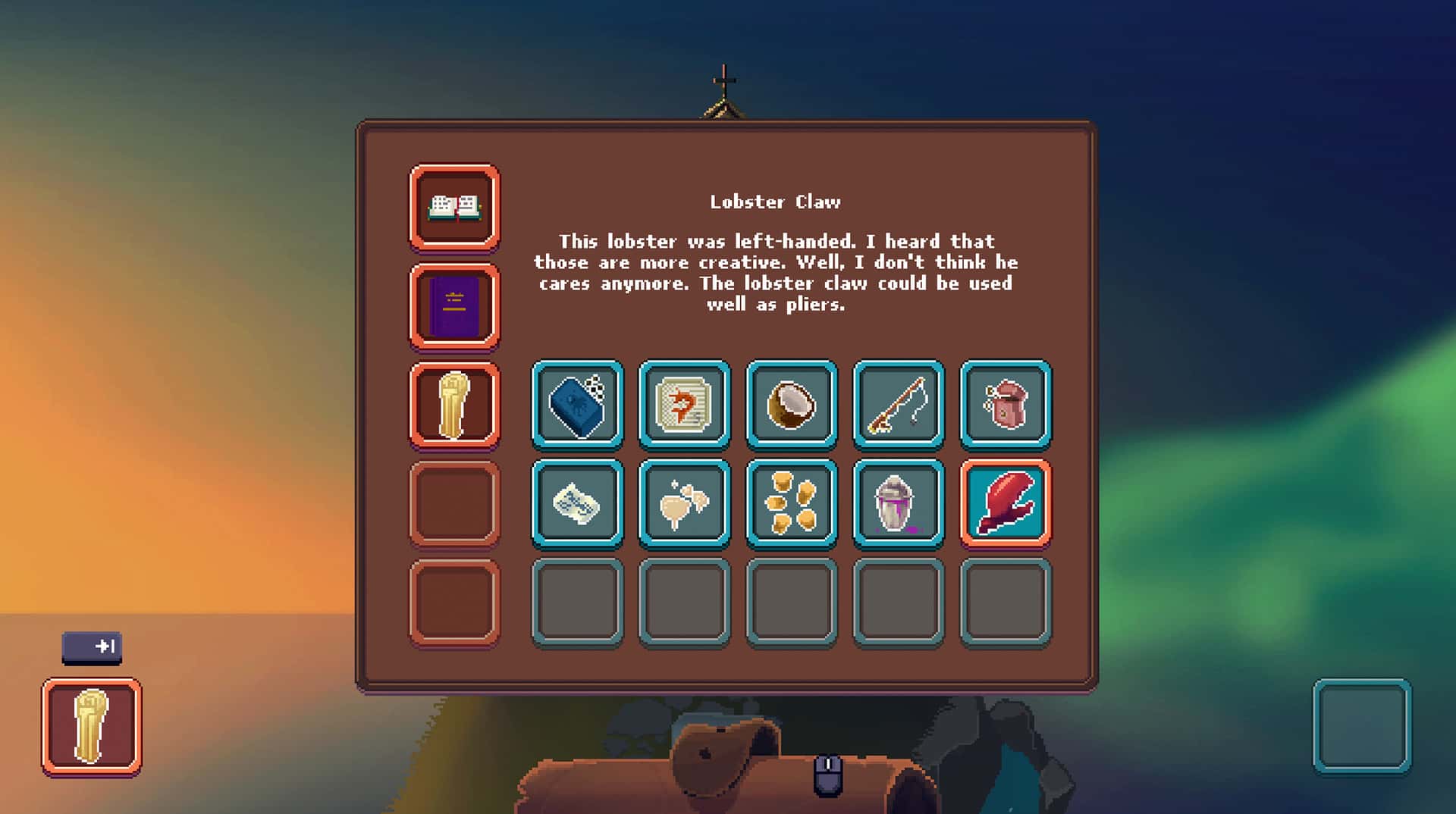Screen dimensions: 1456x814
Task: Select the highlighted Lobster Claw
Action: [1005, 503]
